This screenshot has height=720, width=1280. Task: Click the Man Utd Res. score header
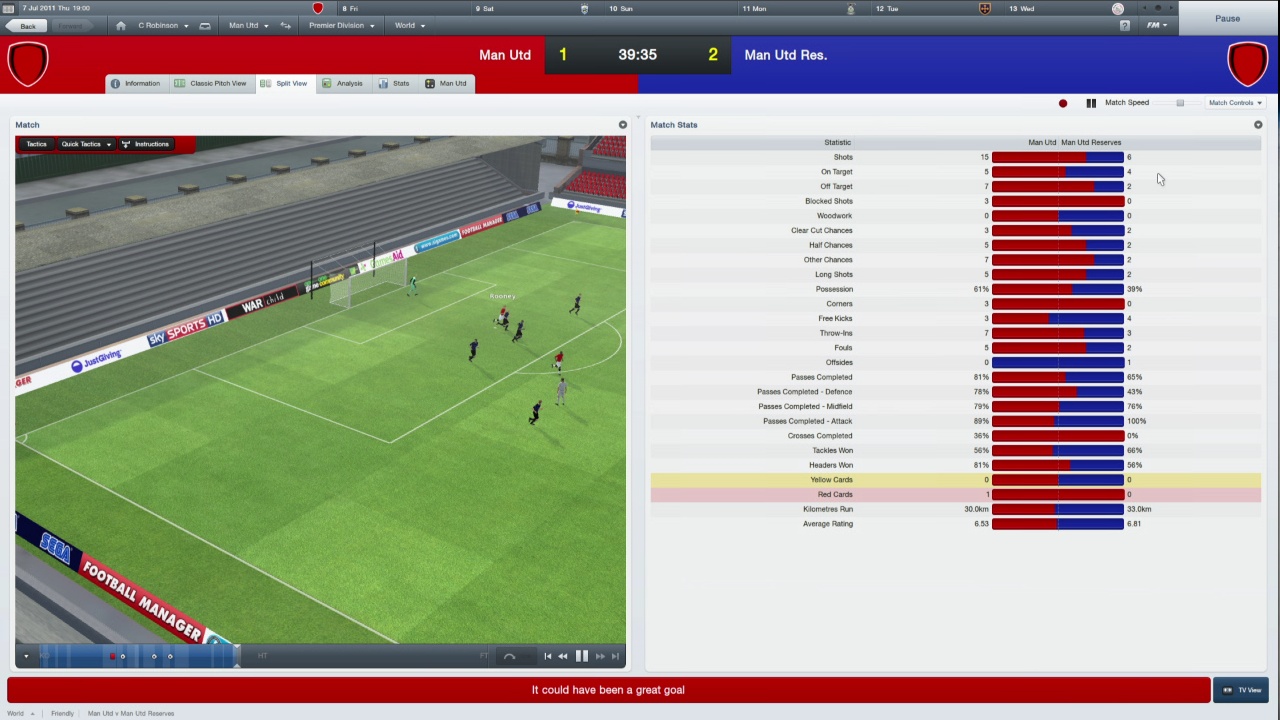click(786, 55)
